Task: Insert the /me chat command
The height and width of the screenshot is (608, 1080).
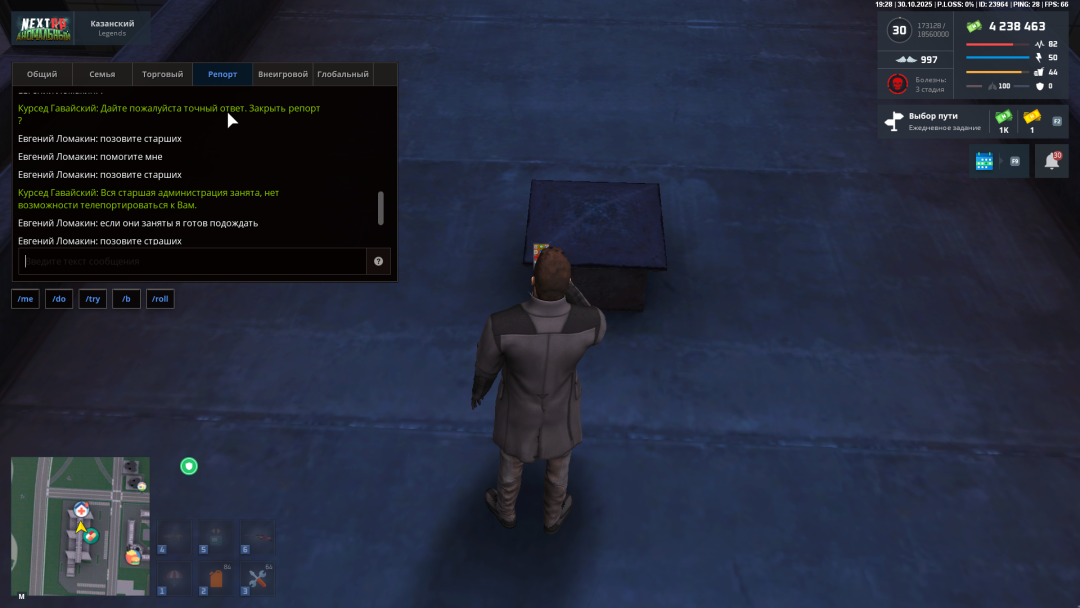Action: [25, 299]
